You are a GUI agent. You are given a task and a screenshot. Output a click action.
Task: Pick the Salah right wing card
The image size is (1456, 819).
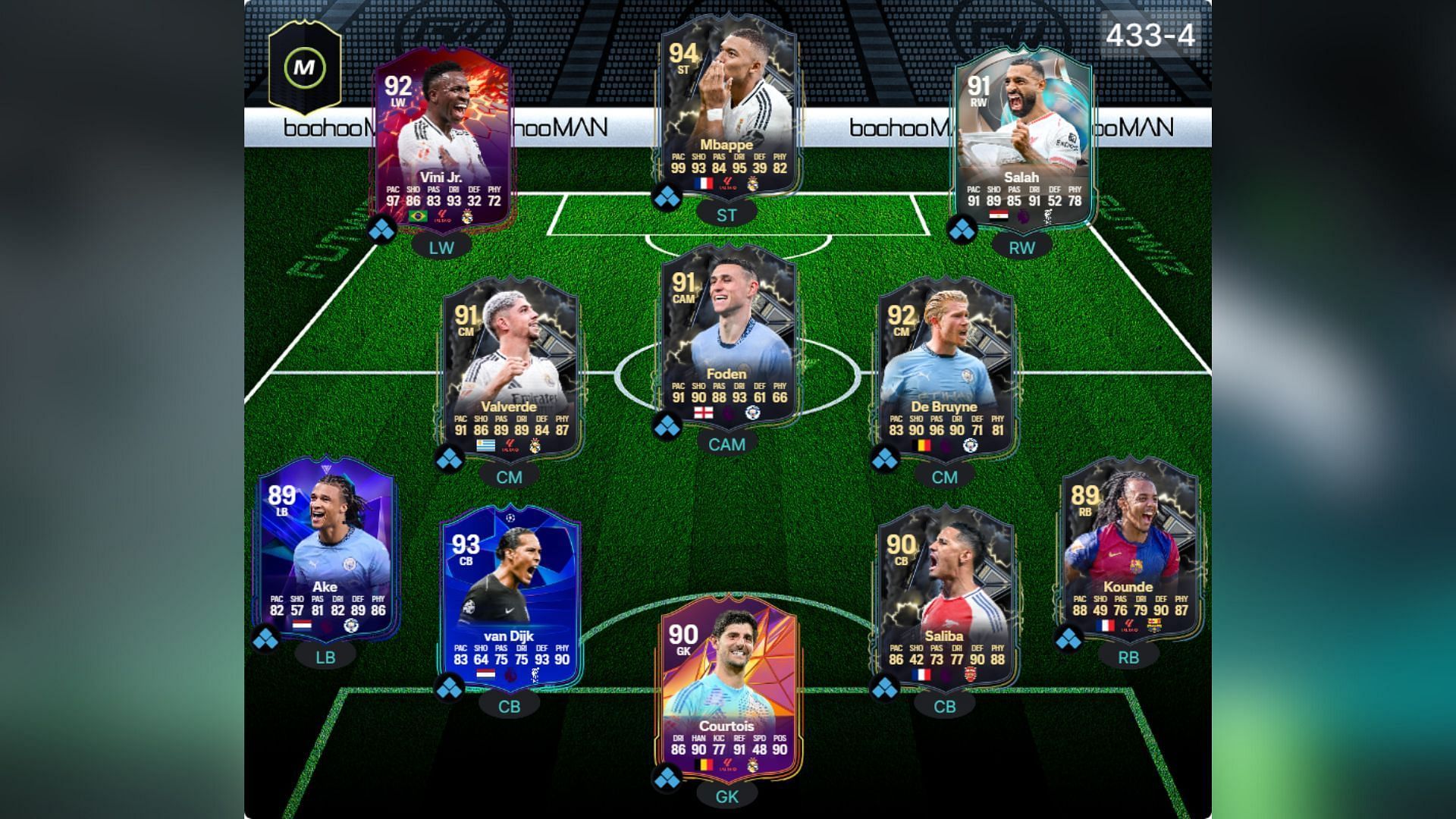pyautogui.click(x=1021, y=140)
